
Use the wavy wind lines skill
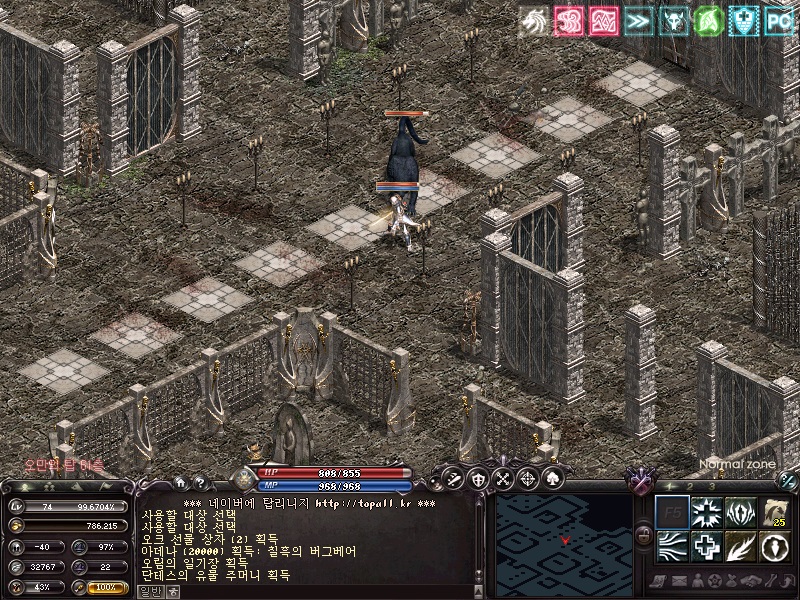click(x=672, y=547)
